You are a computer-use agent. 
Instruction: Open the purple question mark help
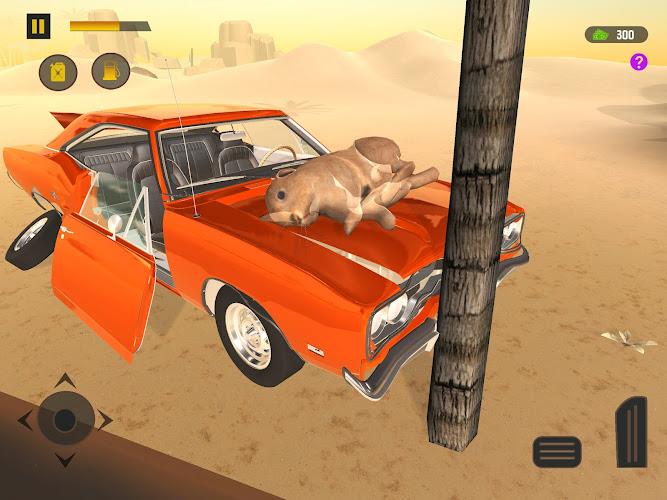pyautogui.click(x=638, y=62)
